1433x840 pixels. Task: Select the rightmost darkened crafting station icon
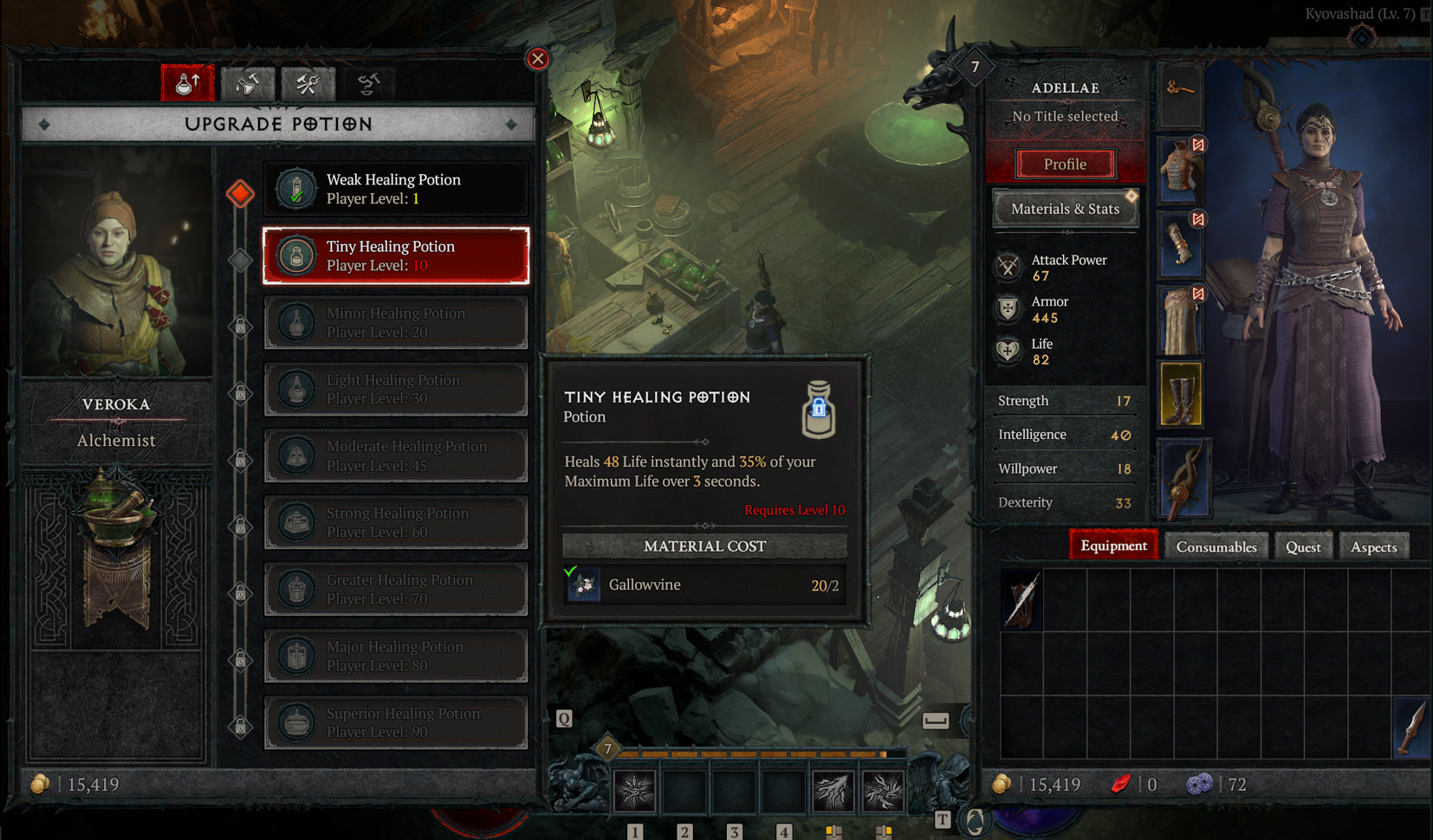[x=368, y=82]
